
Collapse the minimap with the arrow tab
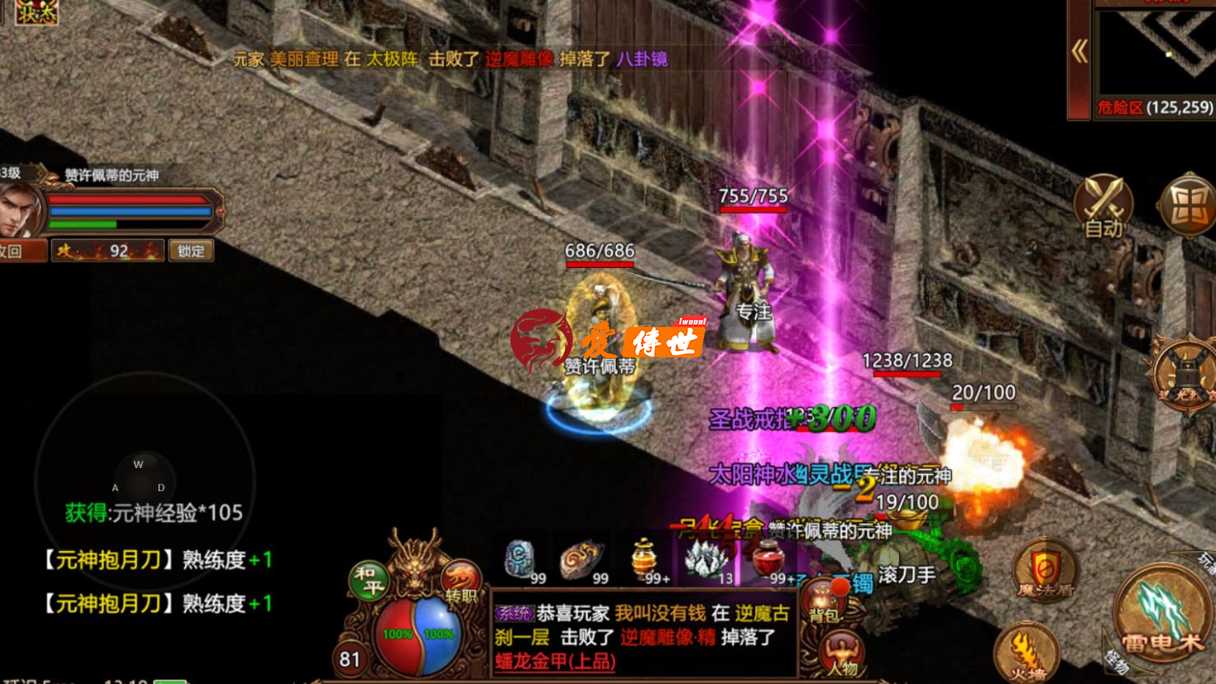[1079, 52]
